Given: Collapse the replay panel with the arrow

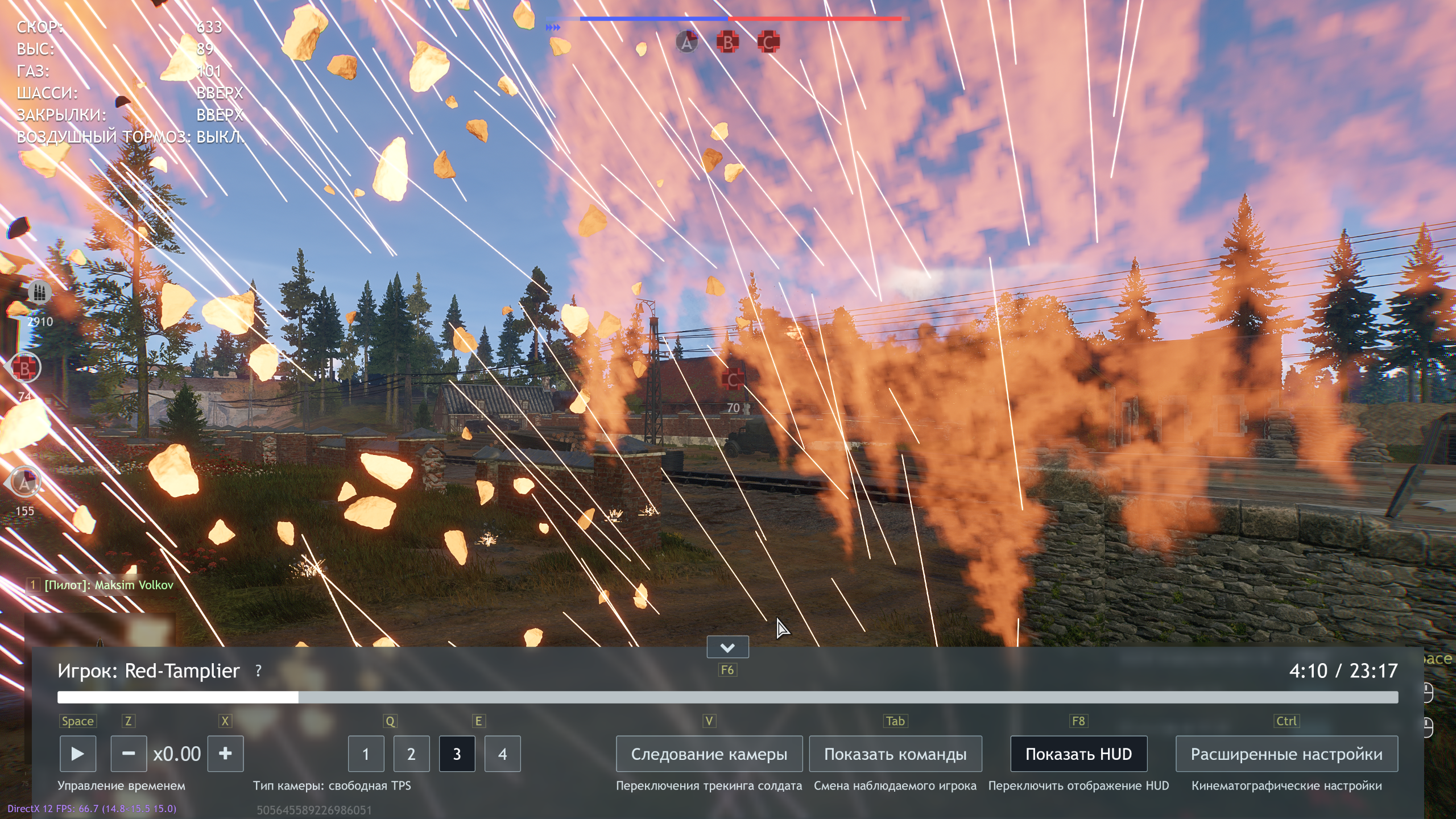Looking at the screenshot, I should click(727, 647).
